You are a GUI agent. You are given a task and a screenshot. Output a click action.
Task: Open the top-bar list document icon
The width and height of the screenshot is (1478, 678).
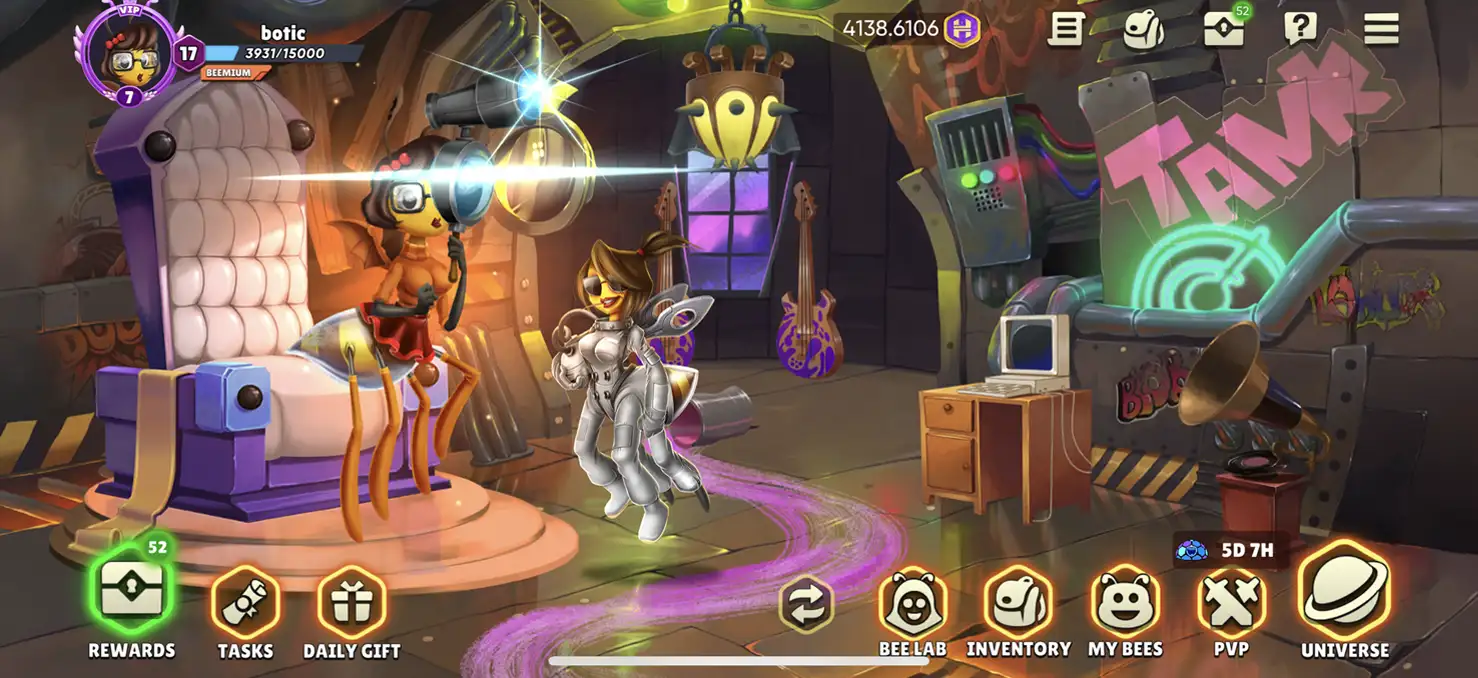[1066, 29]
